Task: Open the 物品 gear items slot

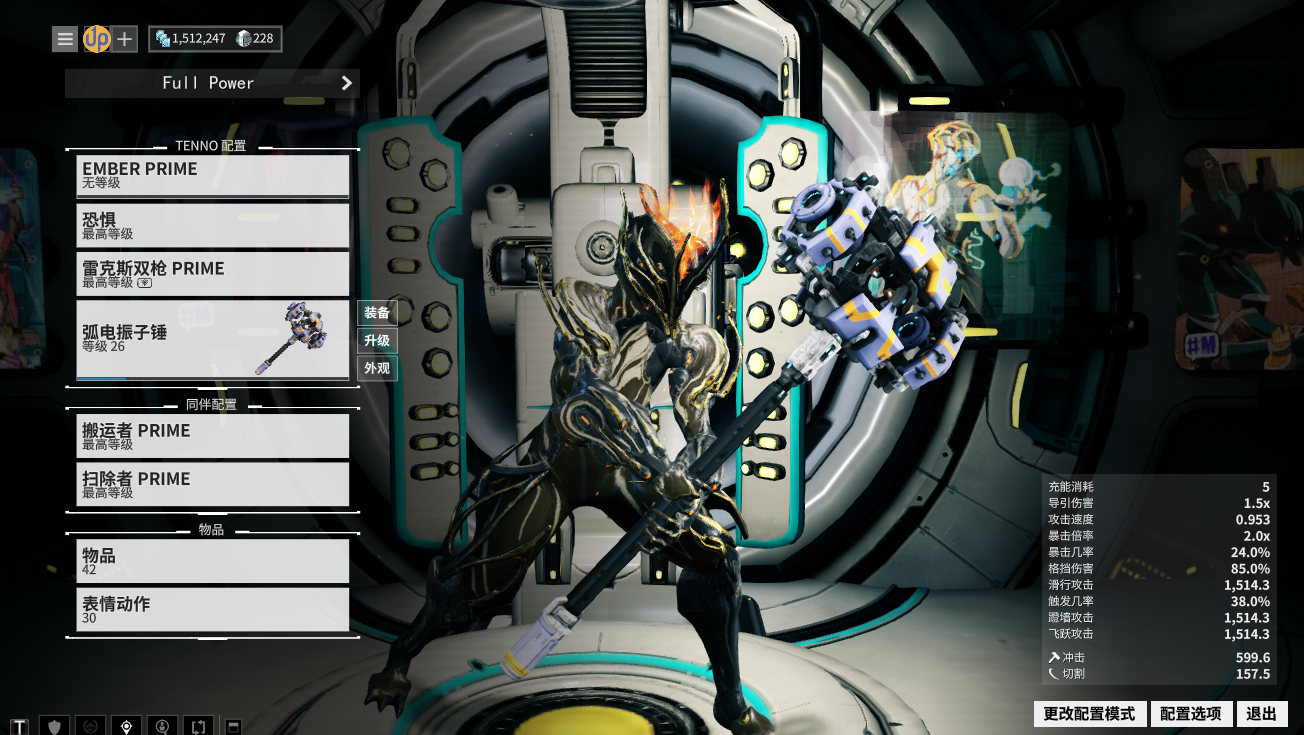Action: [x=213, y=561]
